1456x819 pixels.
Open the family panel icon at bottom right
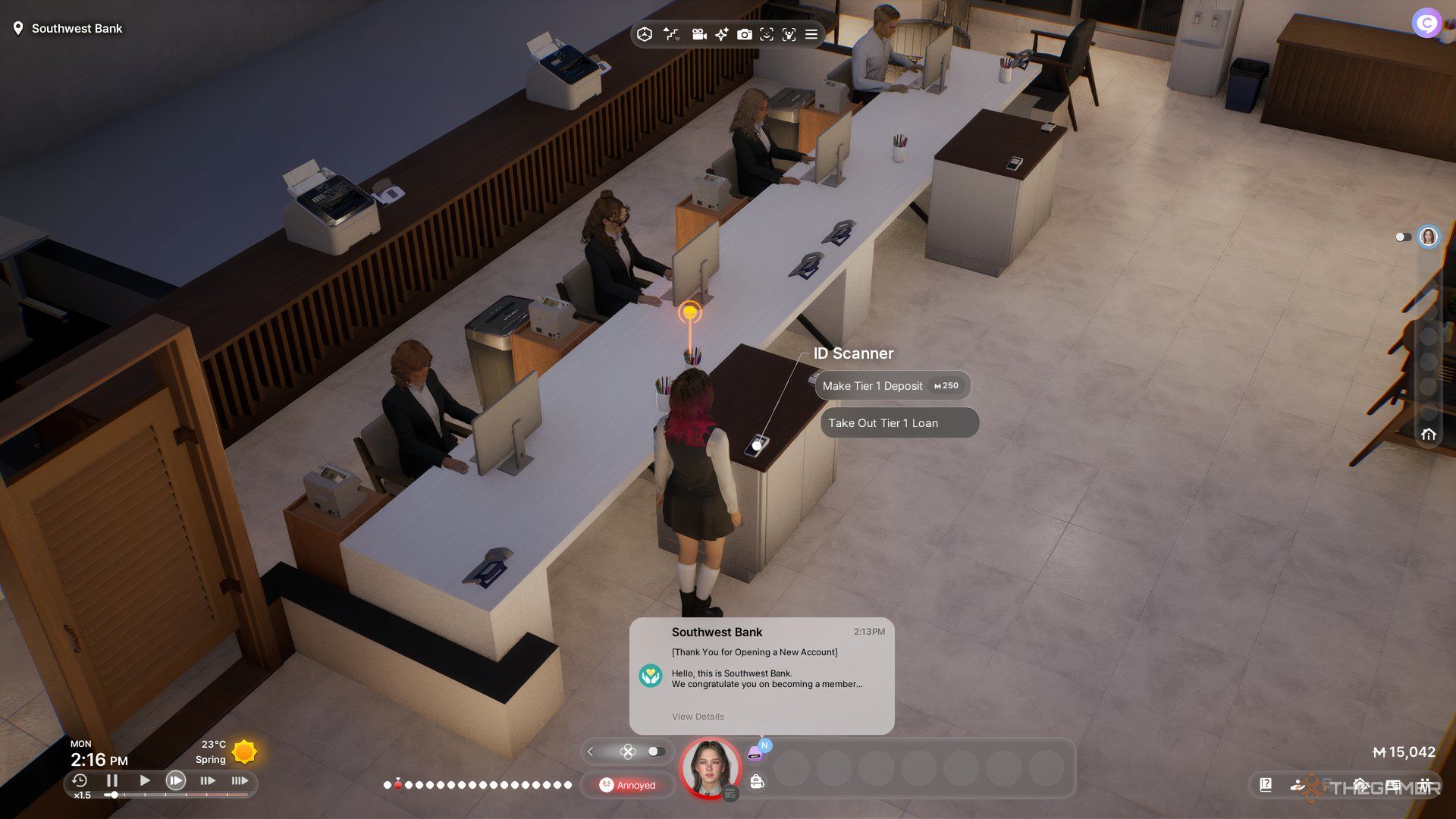tap(1426, 786)
